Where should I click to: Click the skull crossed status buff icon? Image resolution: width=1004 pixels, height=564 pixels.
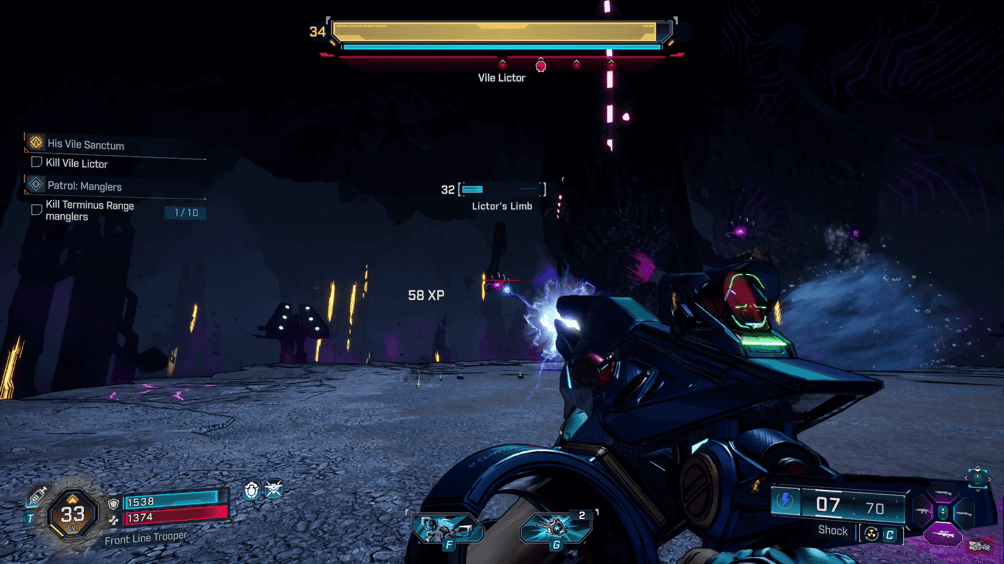(273, 490)
